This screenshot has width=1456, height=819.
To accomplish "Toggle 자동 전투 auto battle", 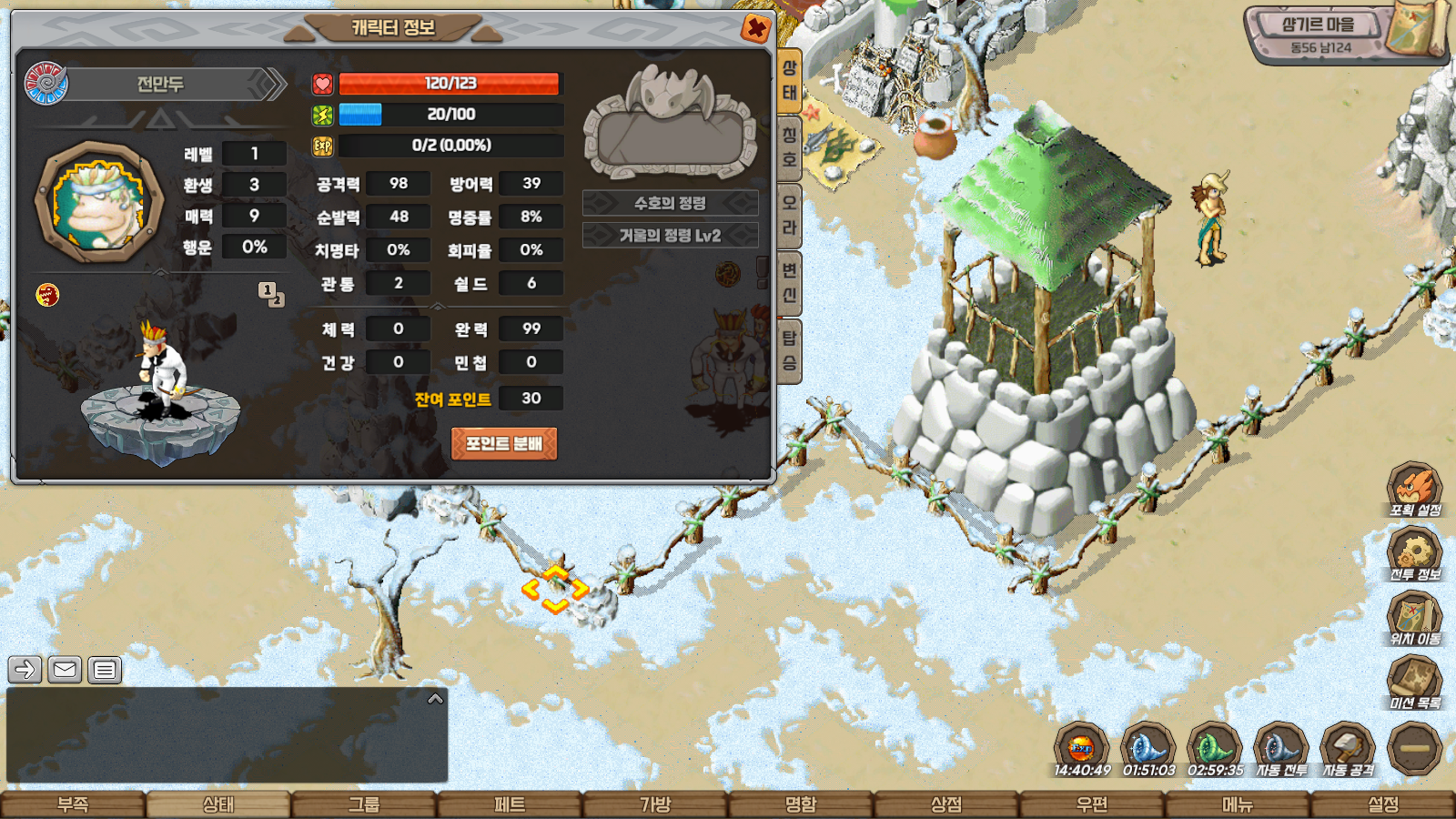I will click(1281, 750).
